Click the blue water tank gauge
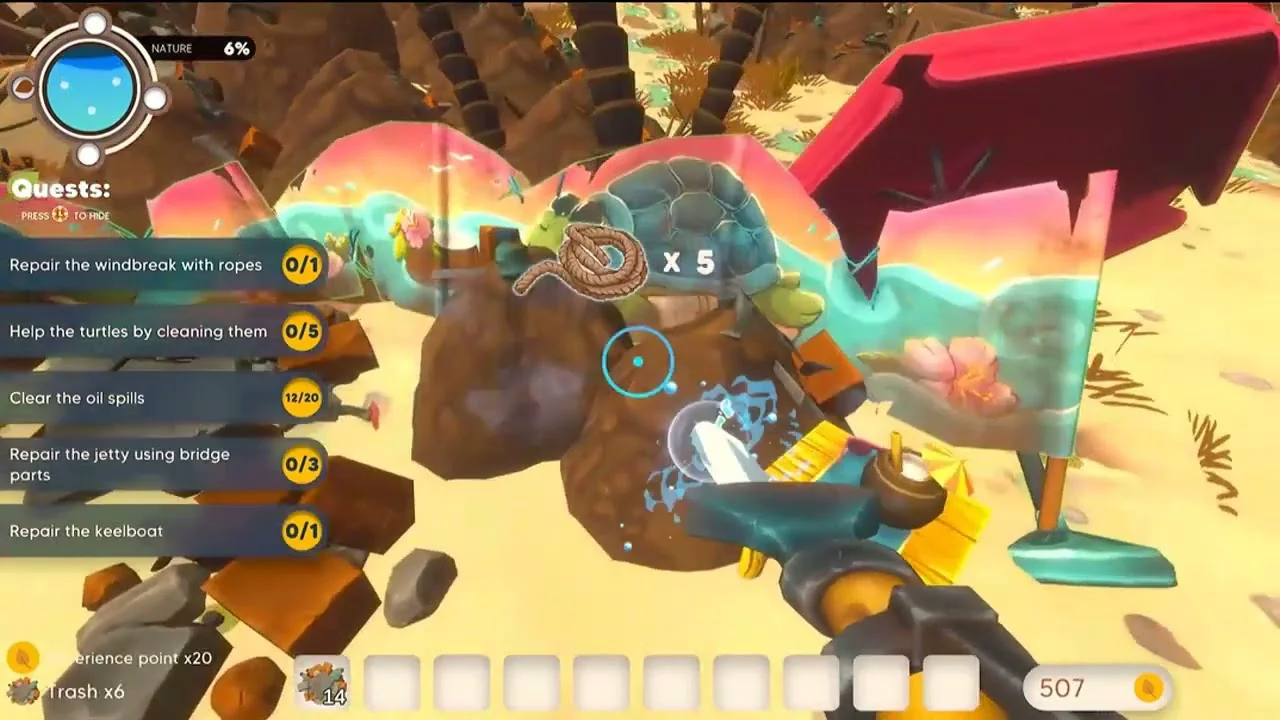The width and height of the screenshot is (1280, 720). [x=90, y=88]
